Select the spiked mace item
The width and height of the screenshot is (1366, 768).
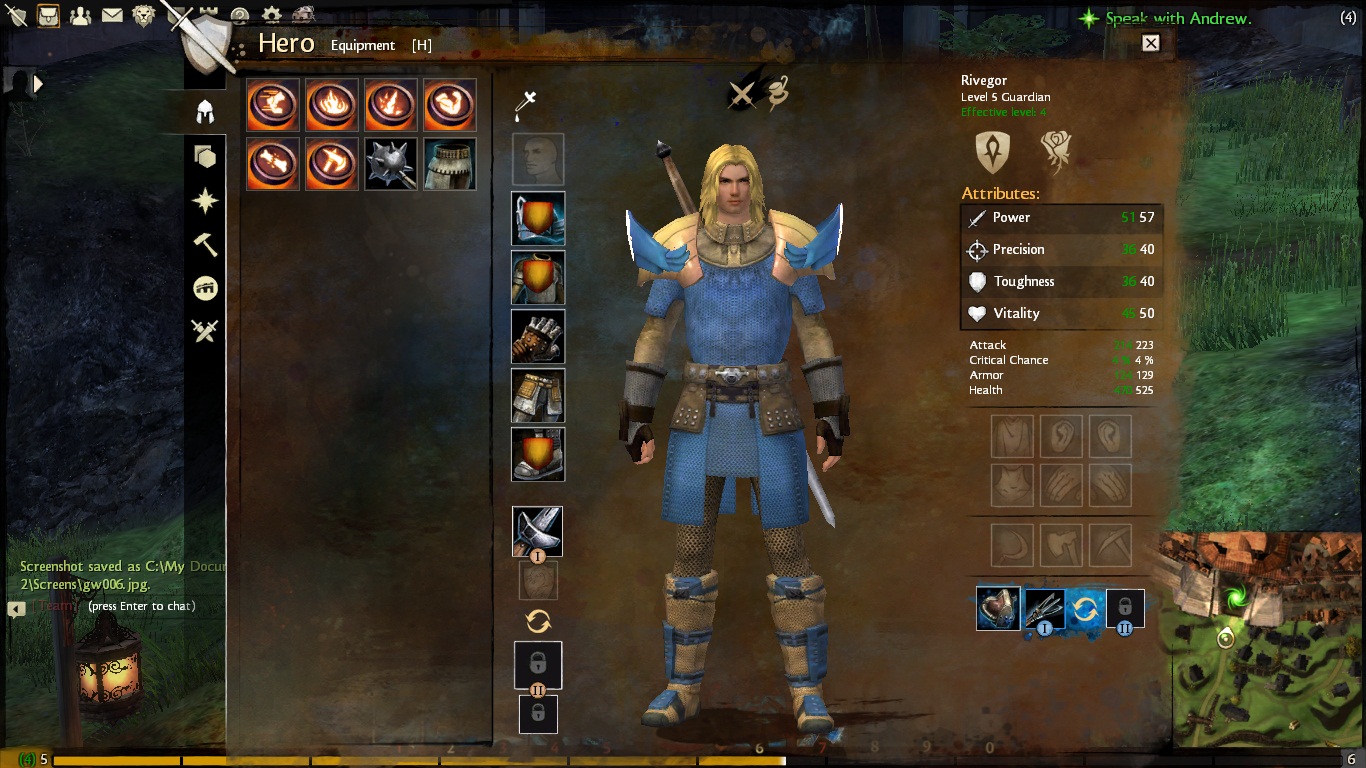coord(390,163)
